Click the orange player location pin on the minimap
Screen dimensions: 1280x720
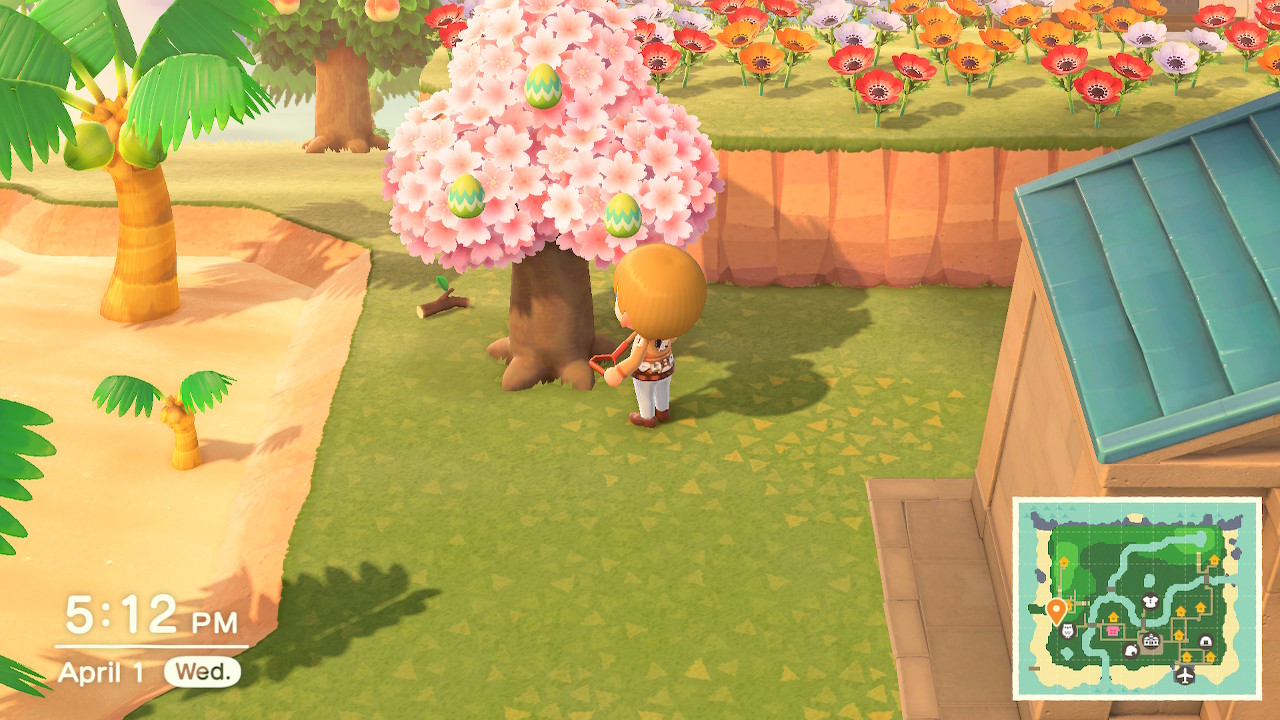point(1056,611)
